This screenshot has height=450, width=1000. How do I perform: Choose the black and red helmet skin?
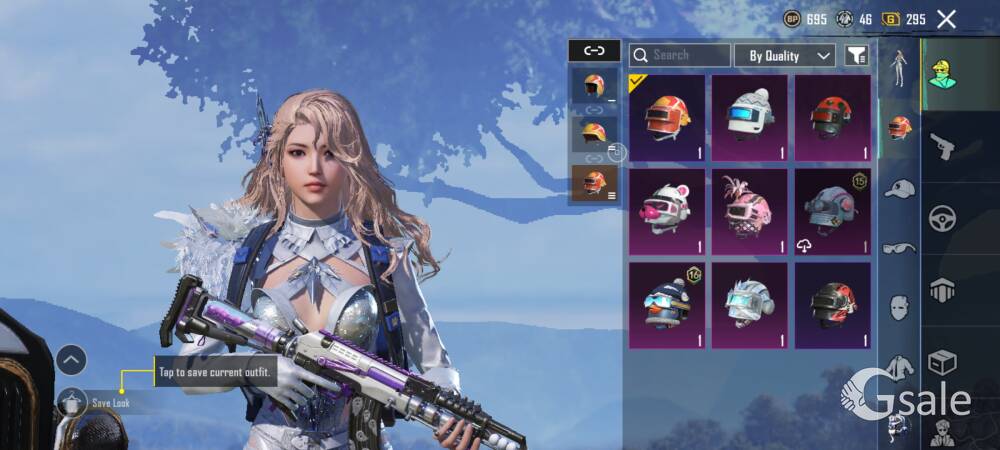[x=832, y=305]
